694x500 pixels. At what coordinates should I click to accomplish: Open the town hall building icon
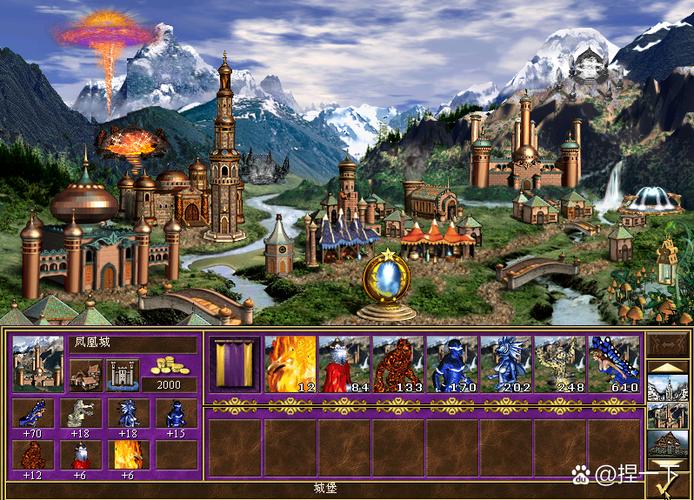pyautogui.click(x=86, y=375)
